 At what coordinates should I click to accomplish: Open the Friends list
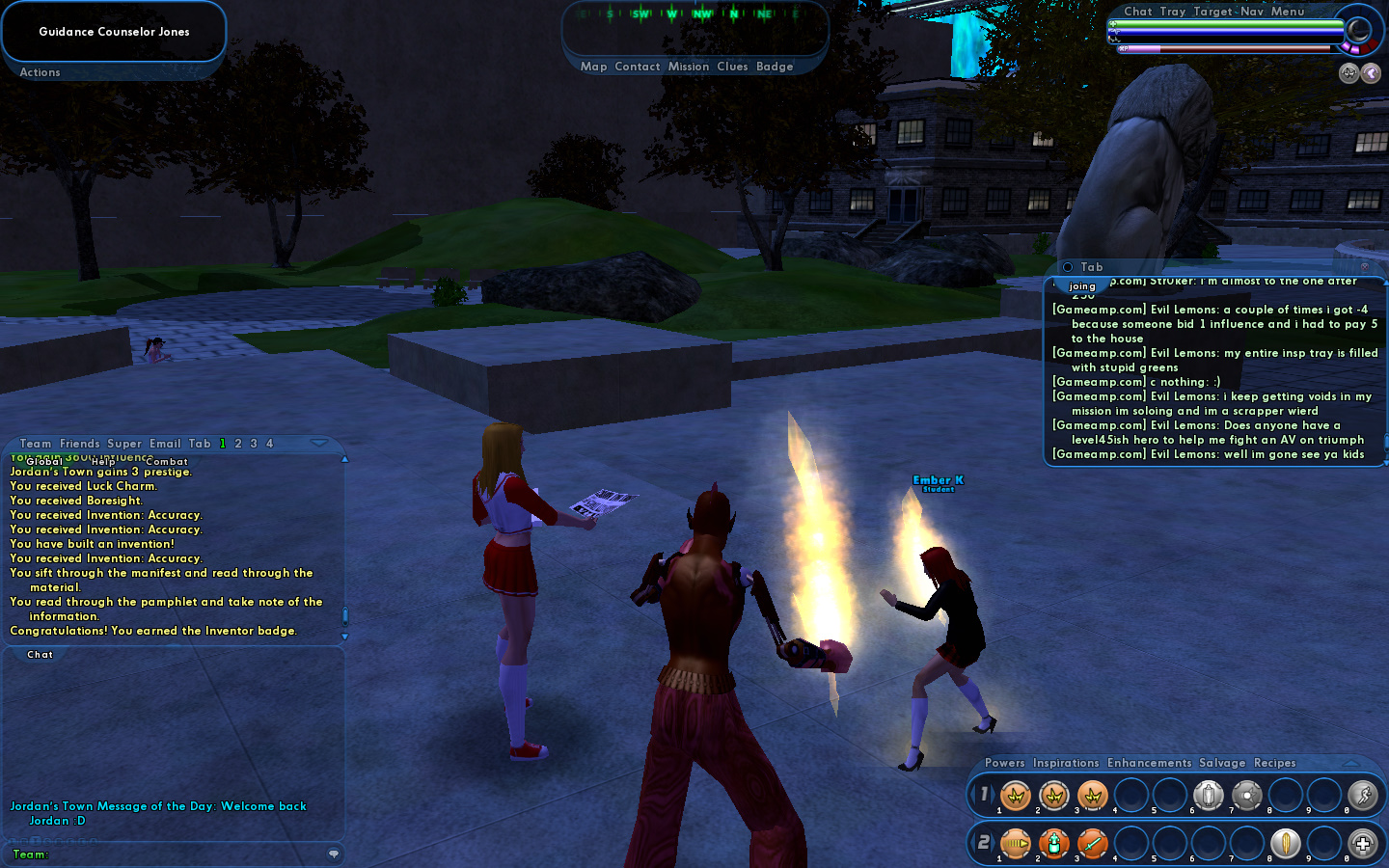coord(79,444)
